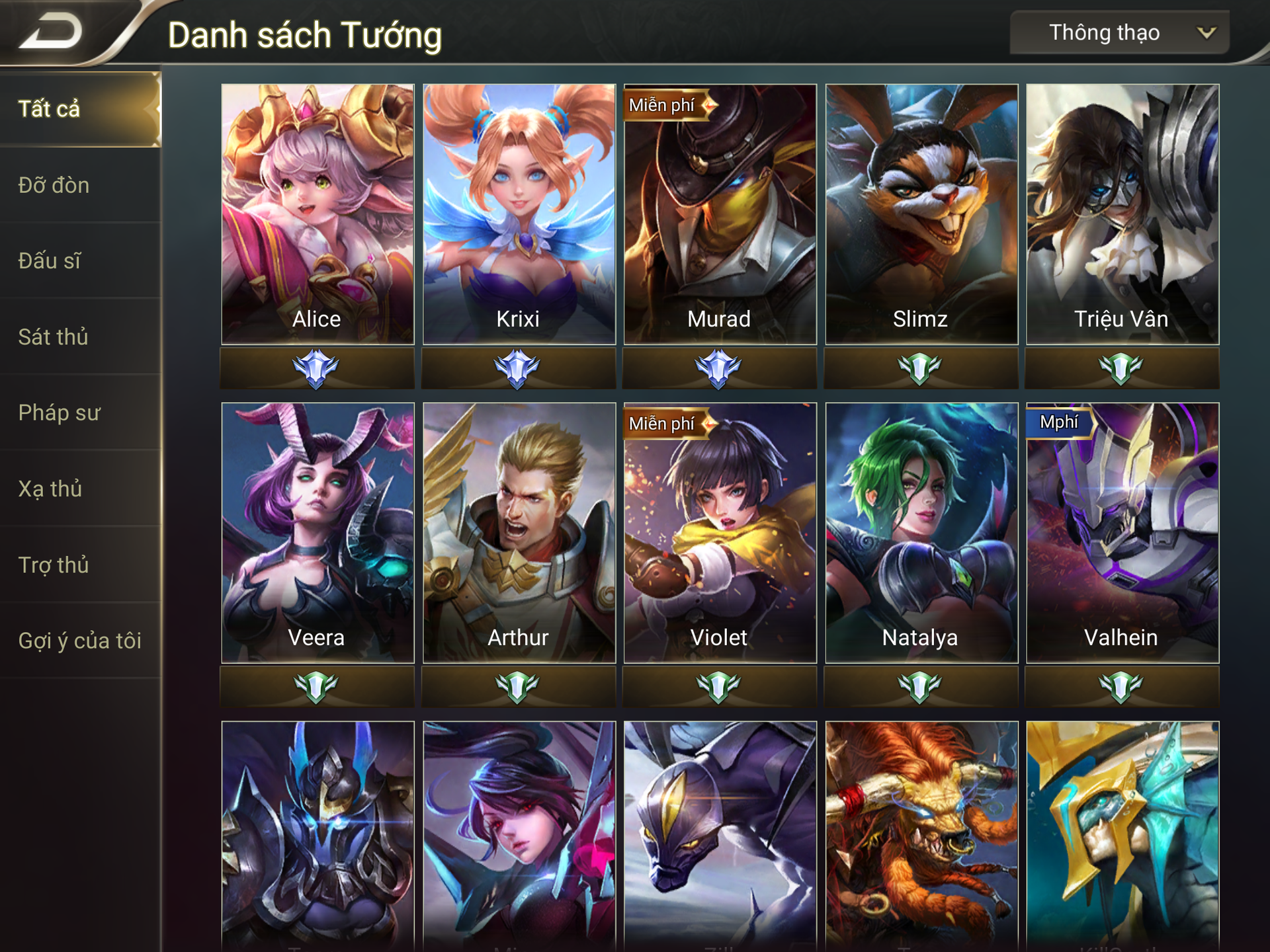Select Triệu Vân's card
Screen dimensions: 1270x952
(1122, 214)
